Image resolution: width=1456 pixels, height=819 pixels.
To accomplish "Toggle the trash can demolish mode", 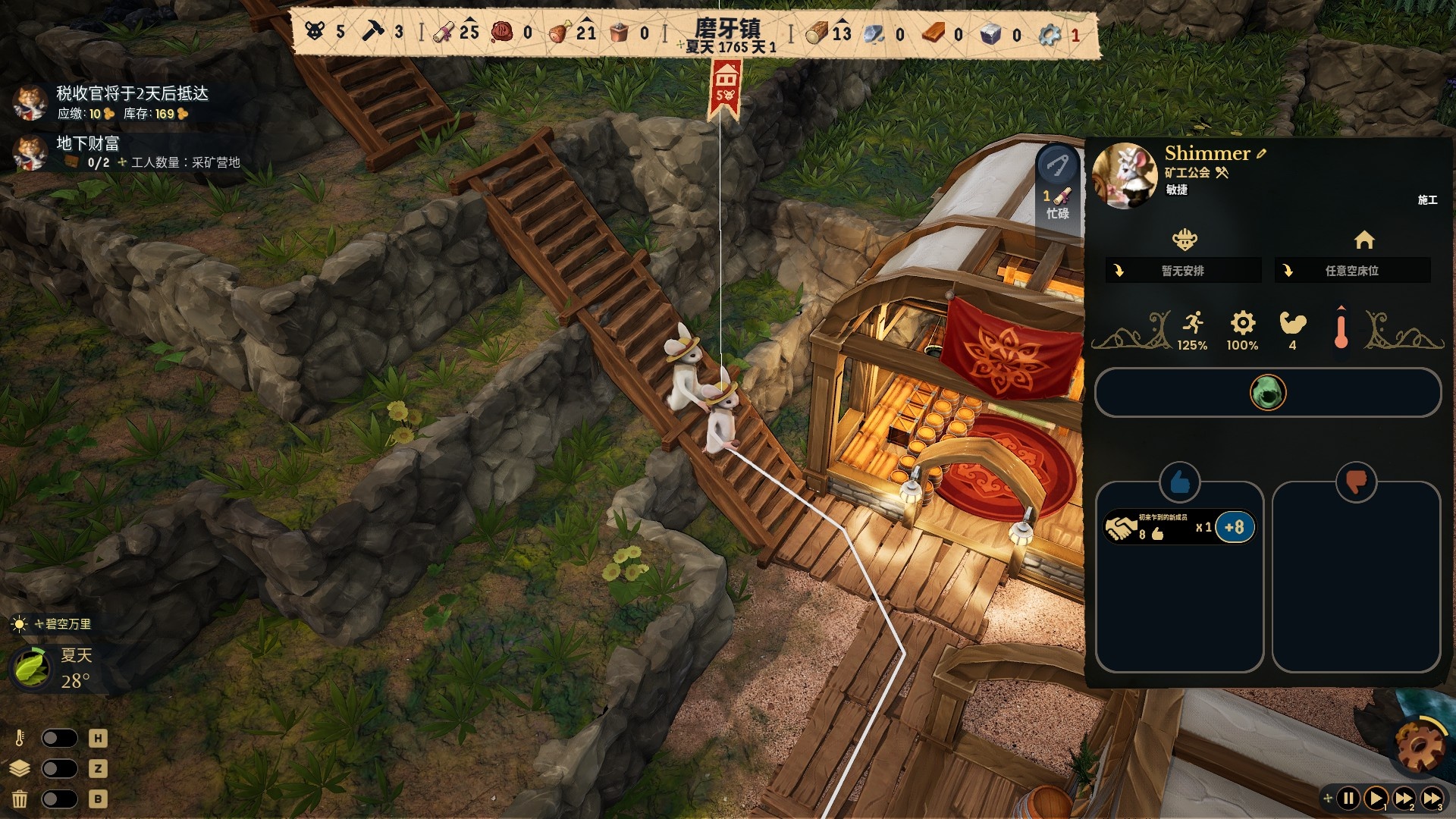I will click(x=59, y=799).
